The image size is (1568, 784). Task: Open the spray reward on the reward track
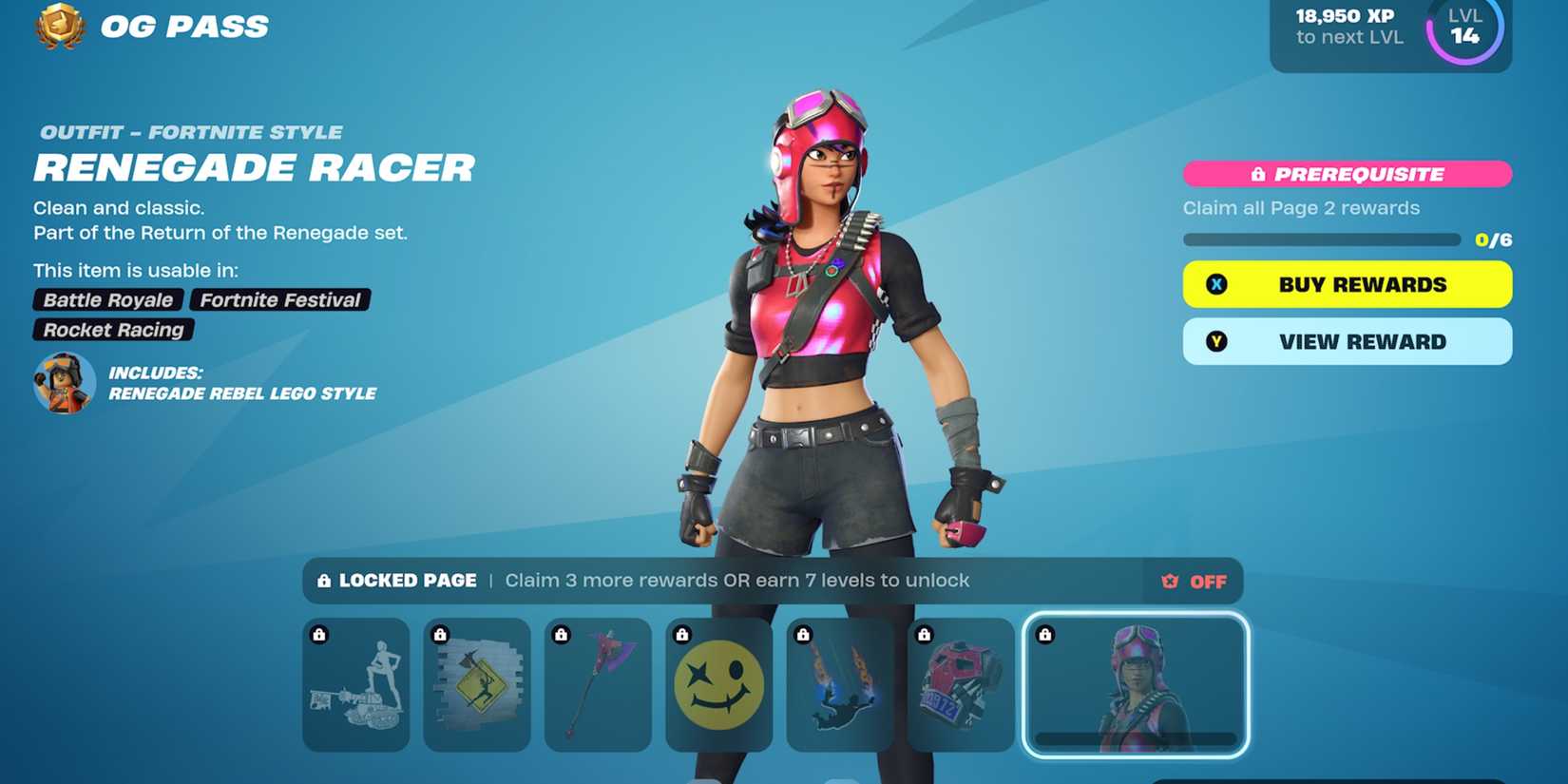(477, 684)
